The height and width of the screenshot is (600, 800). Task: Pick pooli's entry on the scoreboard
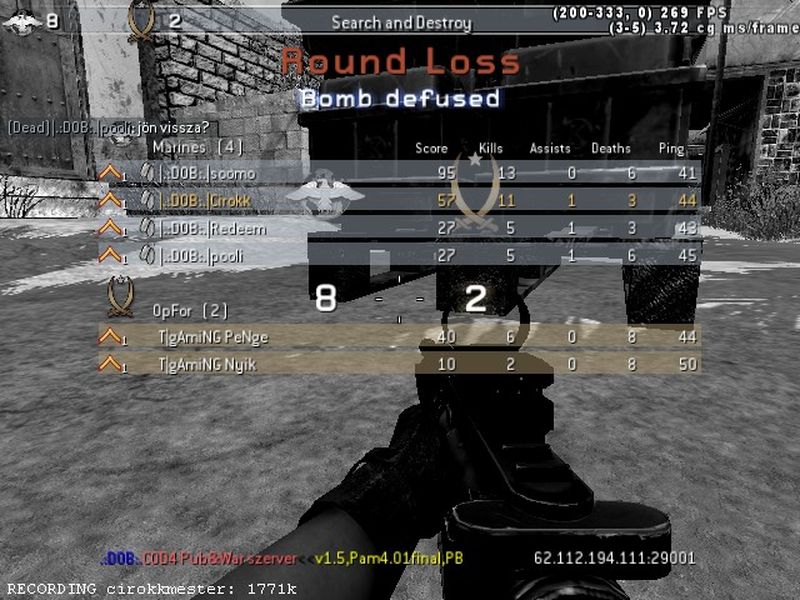400,256
